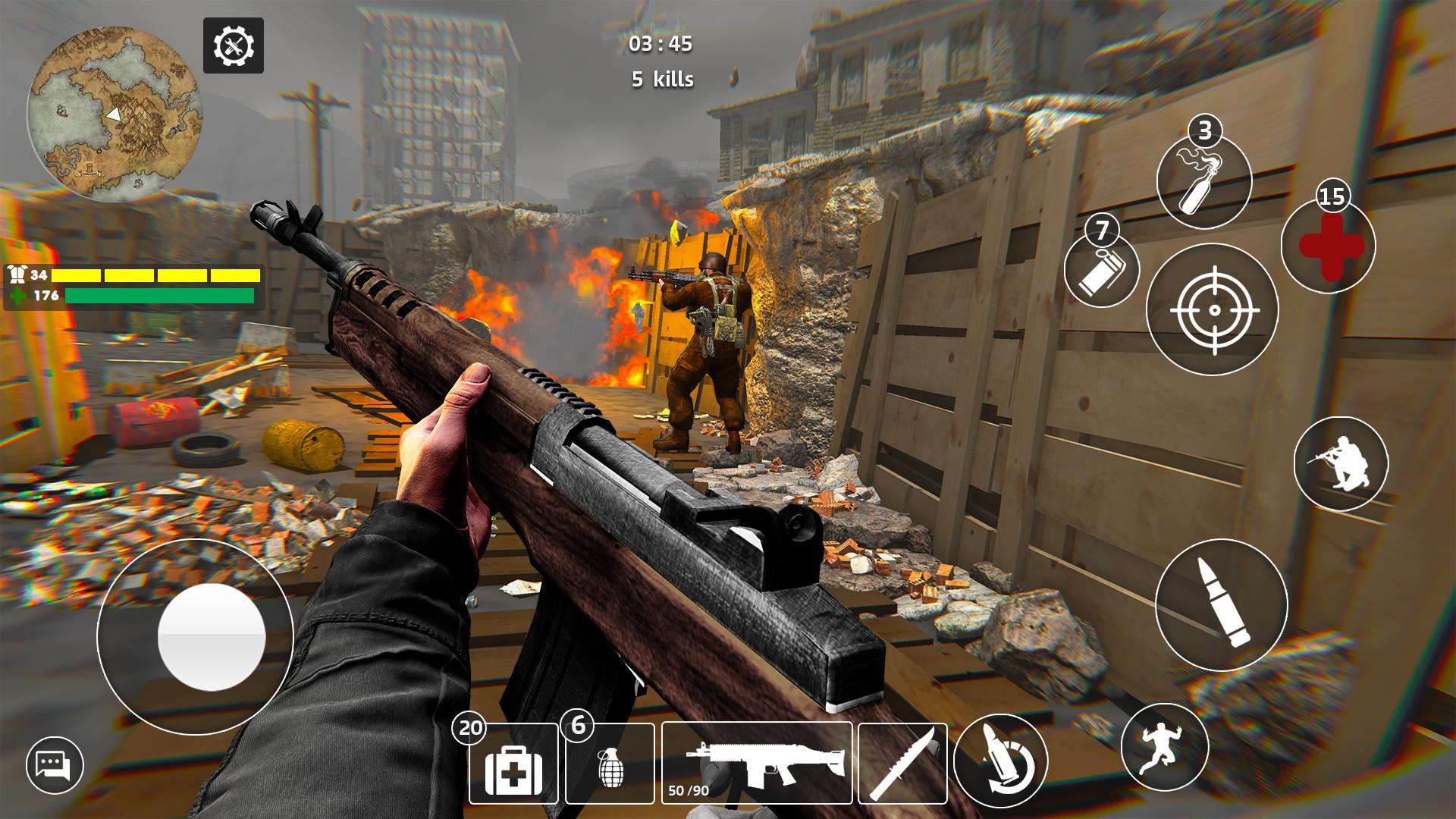This screenshot has height=819, width=1456.
Task: Aim with the crosshair scope button
Action: coord(1213,310)
